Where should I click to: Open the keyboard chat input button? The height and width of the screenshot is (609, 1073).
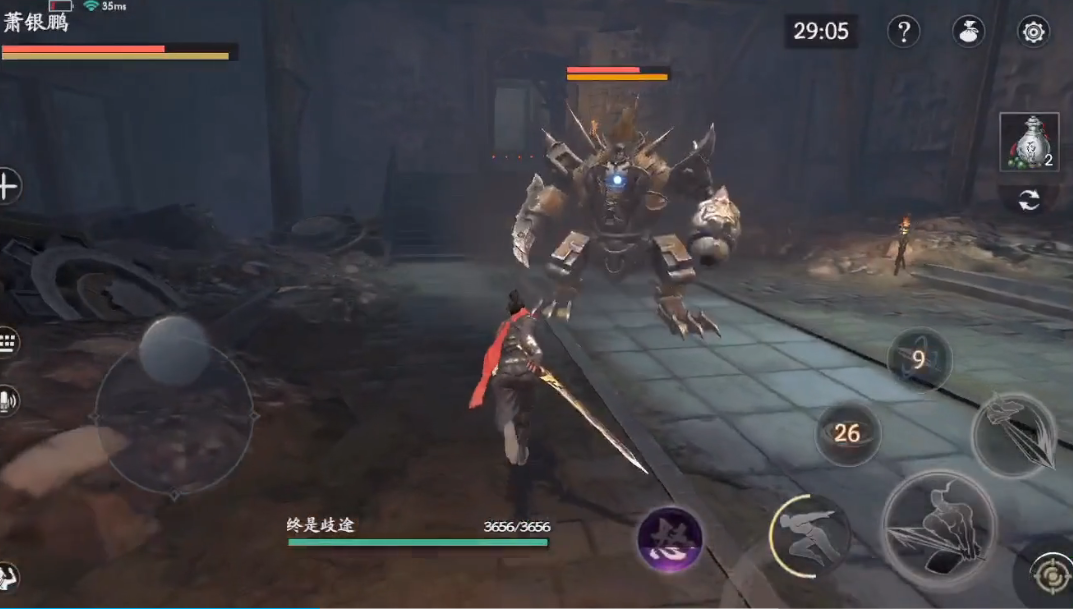pos(7,343)
